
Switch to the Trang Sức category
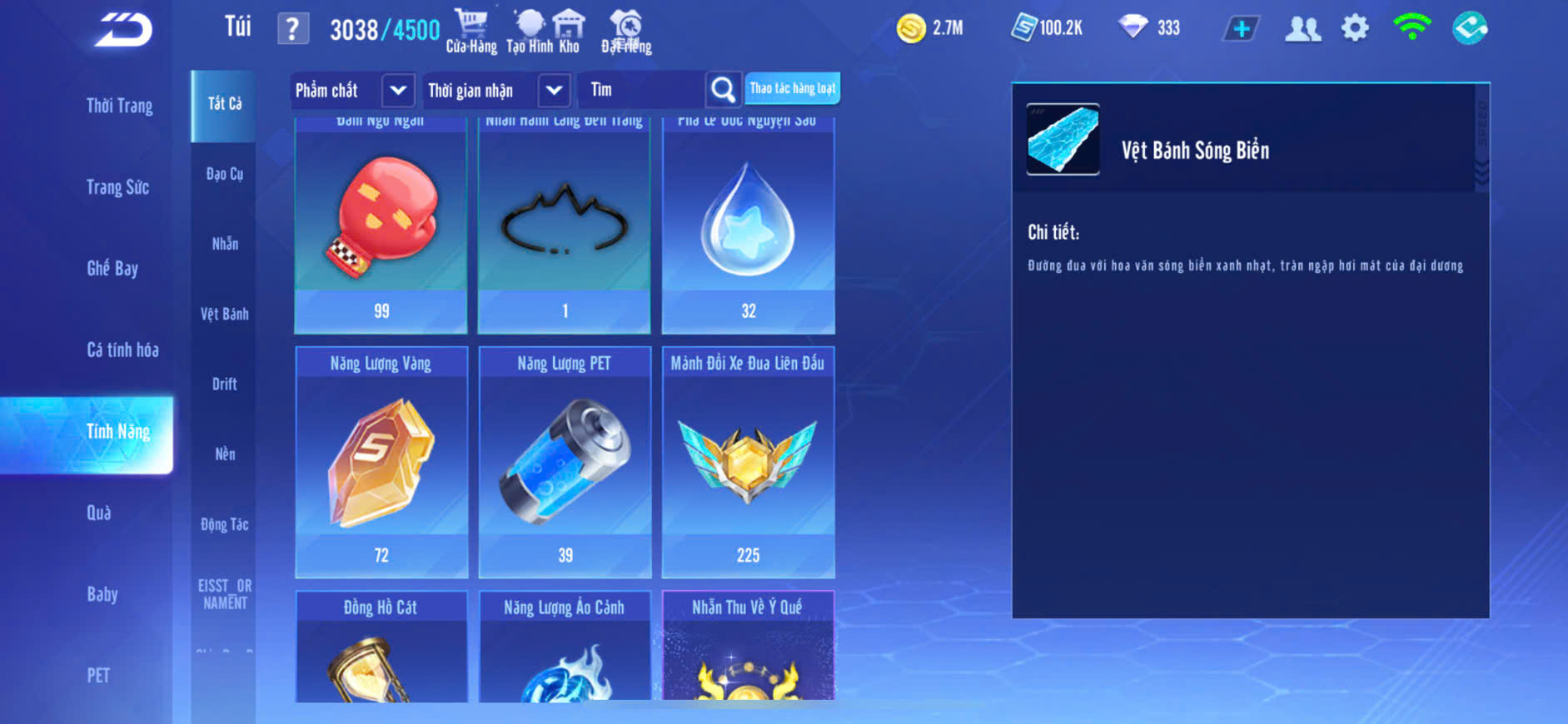[x=117, y=187]
